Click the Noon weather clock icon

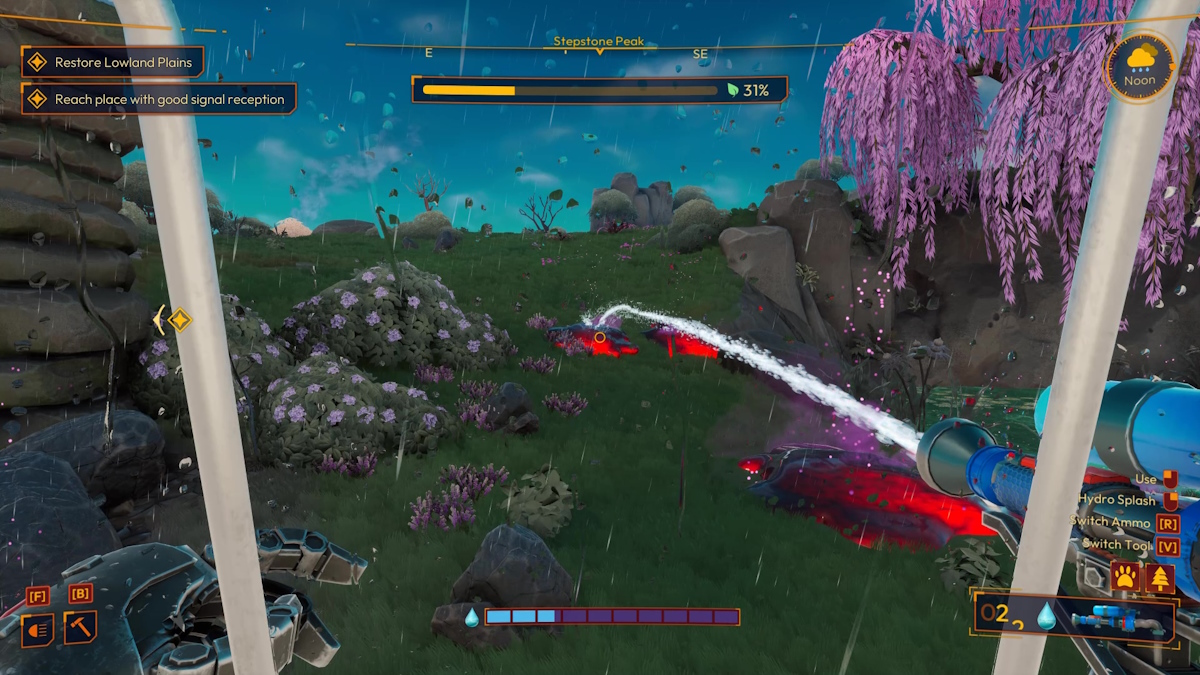1139,67
